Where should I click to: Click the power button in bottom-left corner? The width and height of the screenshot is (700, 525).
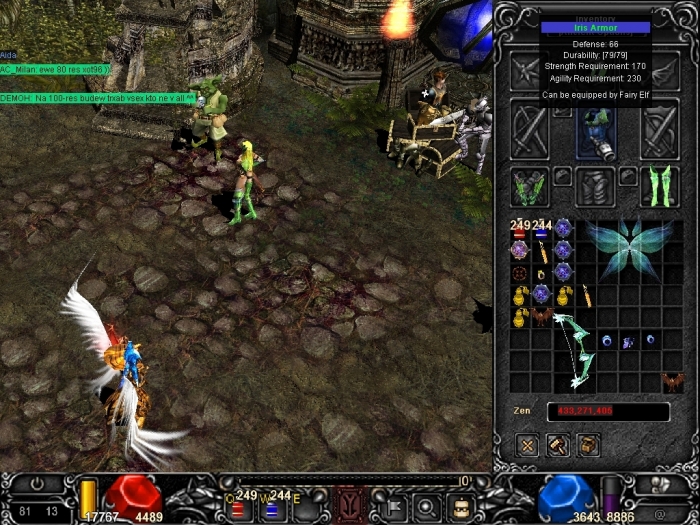(39, 484)
